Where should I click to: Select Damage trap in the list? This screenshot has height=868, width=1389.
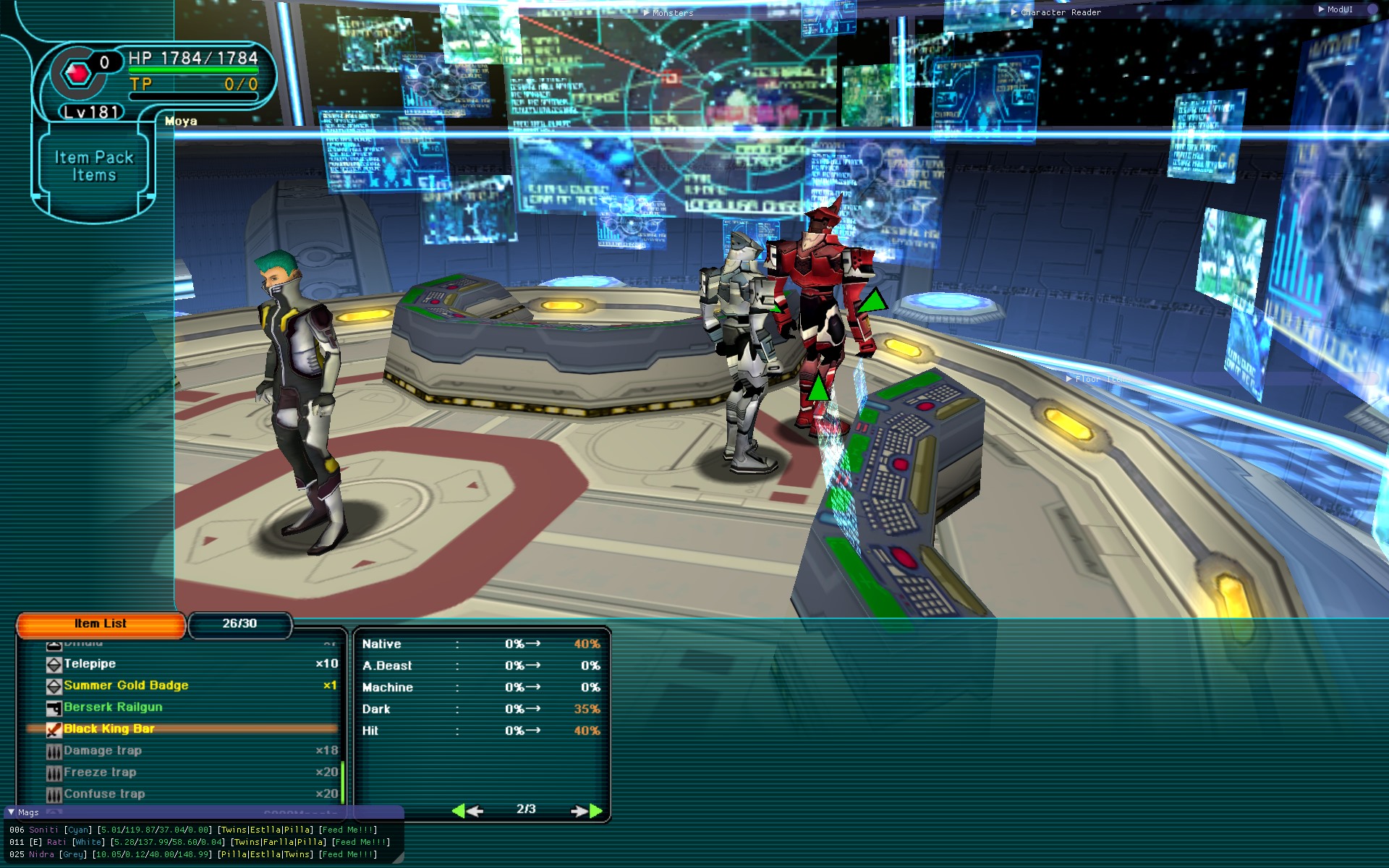(x=103, y=751)
